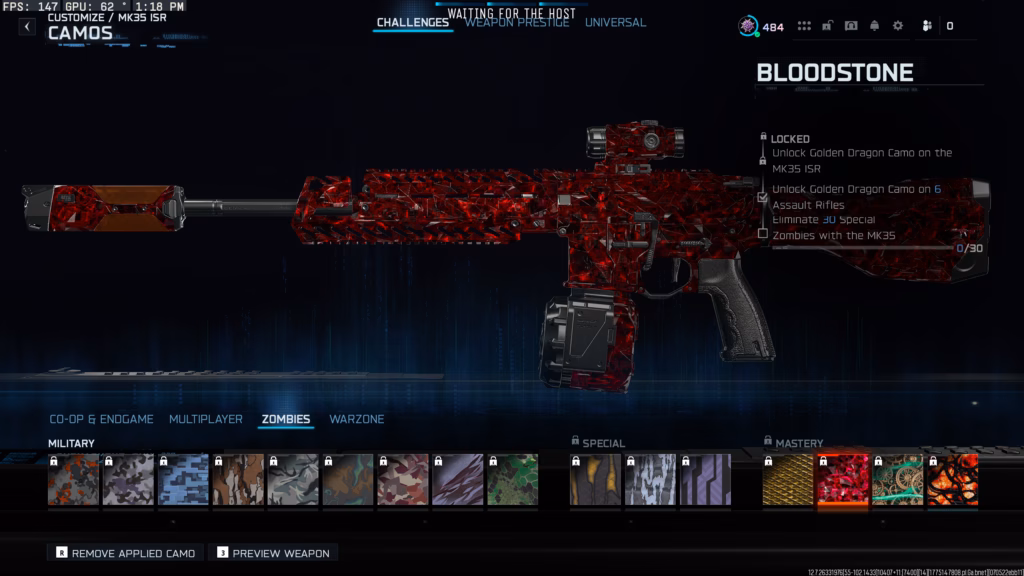Select the Bloodstone red crystal camo
The width and height of the screenshot is (1024, 576).
(842, 480)
